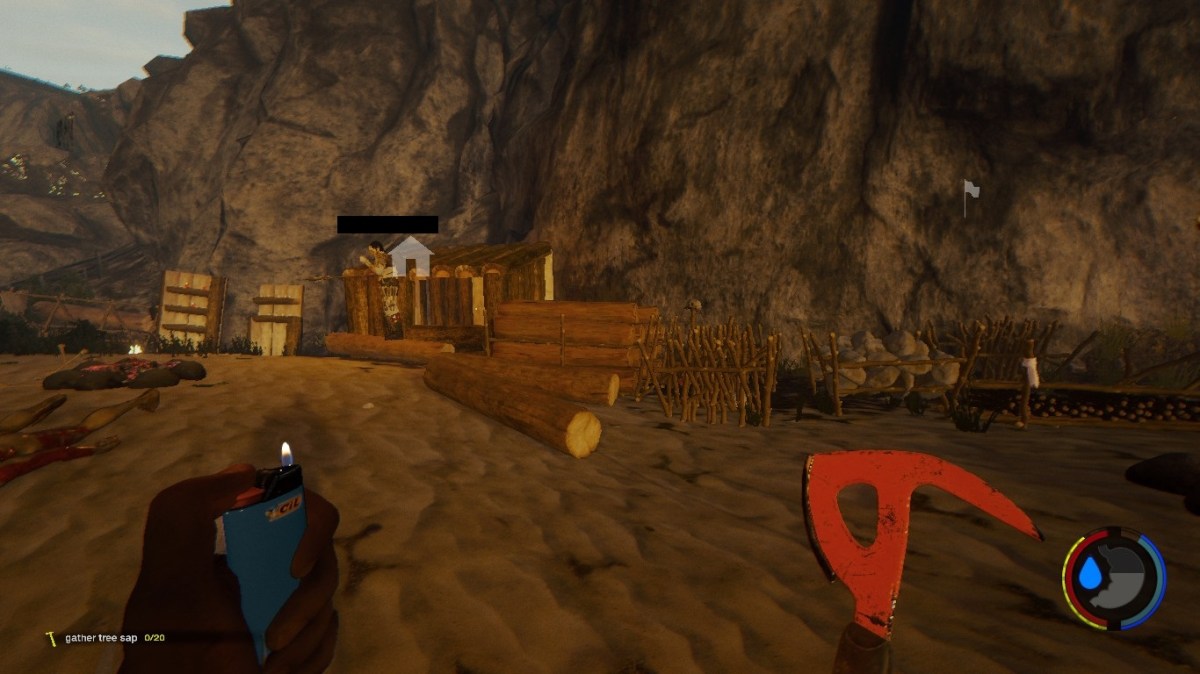Click the white house home marker
The width and height of the screenshot is (1200, 674).
point(410,257)
